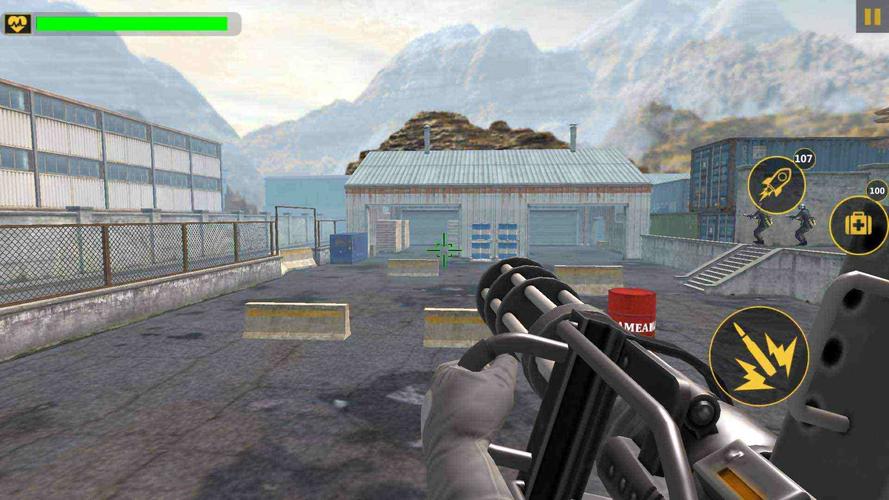
Task: Tap the bullet fire button
Action: (x=759, y=355)
